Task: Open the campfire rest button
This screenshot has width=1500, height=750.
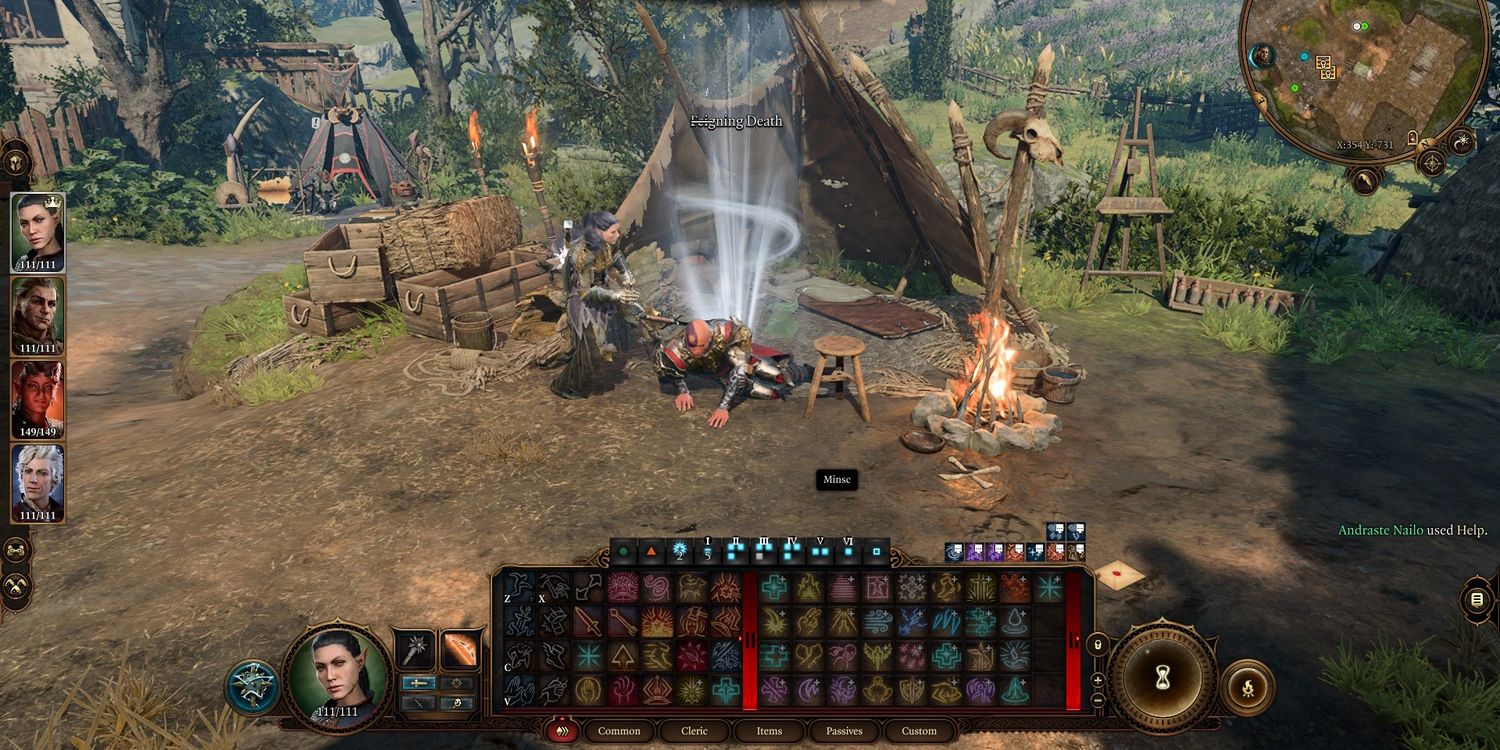Action: 1247,687
